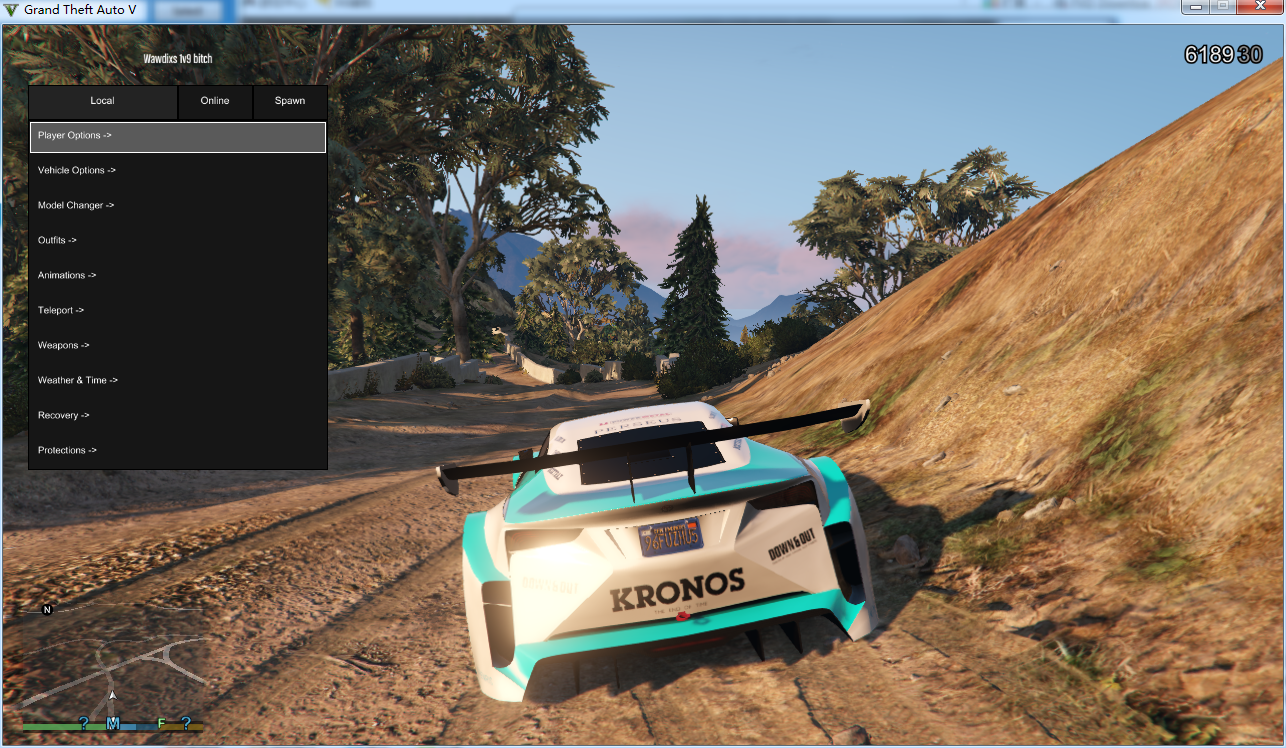Image resolution: width=1286 pixels, height=748 pixels.
Task: Click the radar minimap
Action: coord(112,665)
